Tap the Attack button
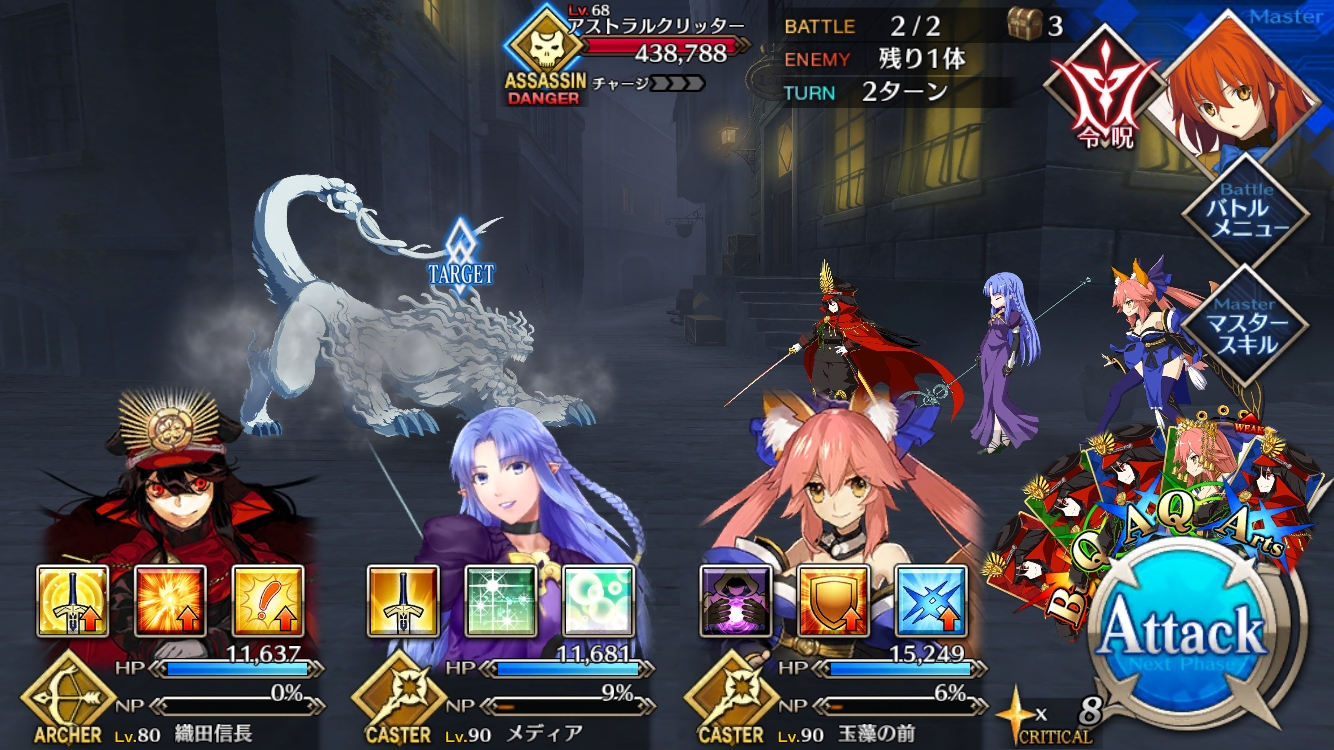 coord(1183,632)
